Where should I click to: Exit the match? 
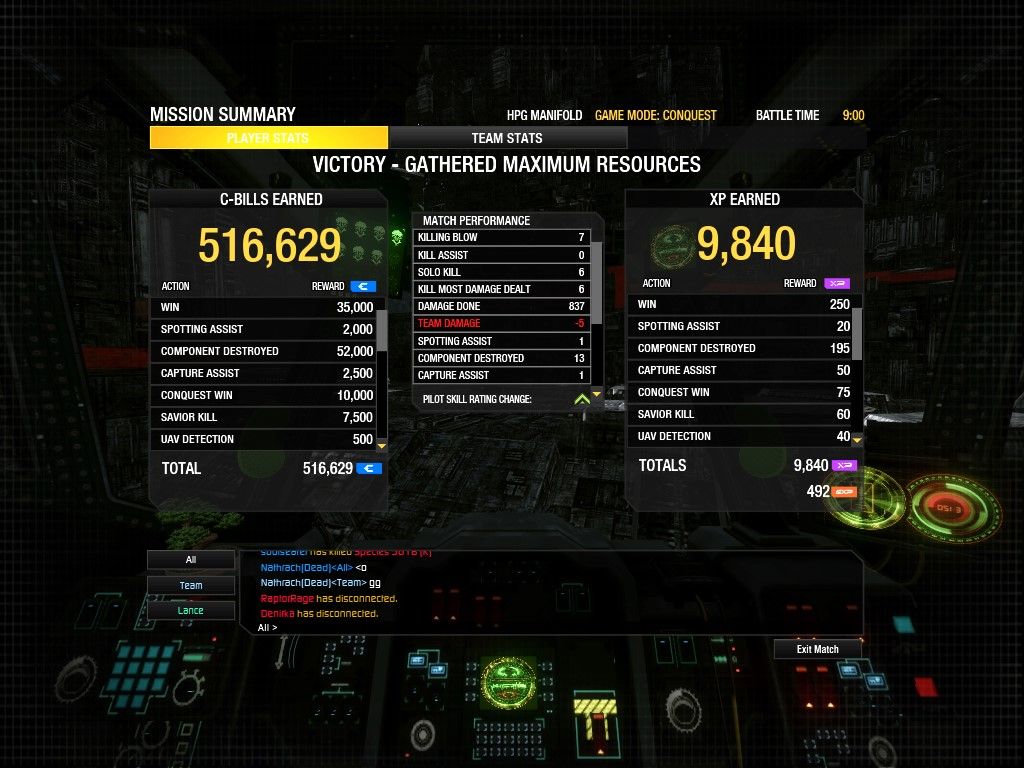pyautogui.click(x=817, y=649)
